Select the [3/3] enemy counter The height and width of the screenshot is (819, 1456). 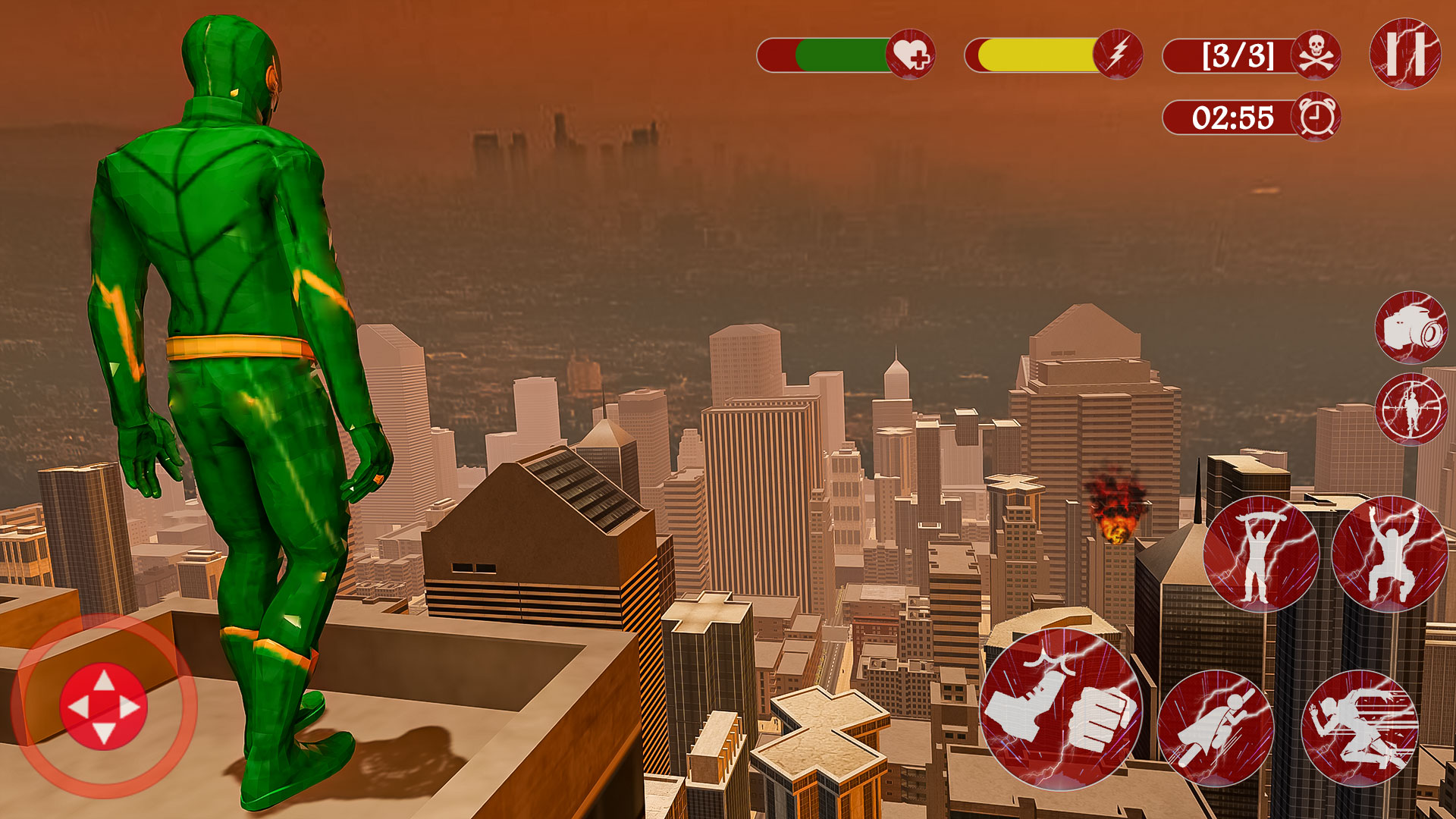[x=1238, y=55]
